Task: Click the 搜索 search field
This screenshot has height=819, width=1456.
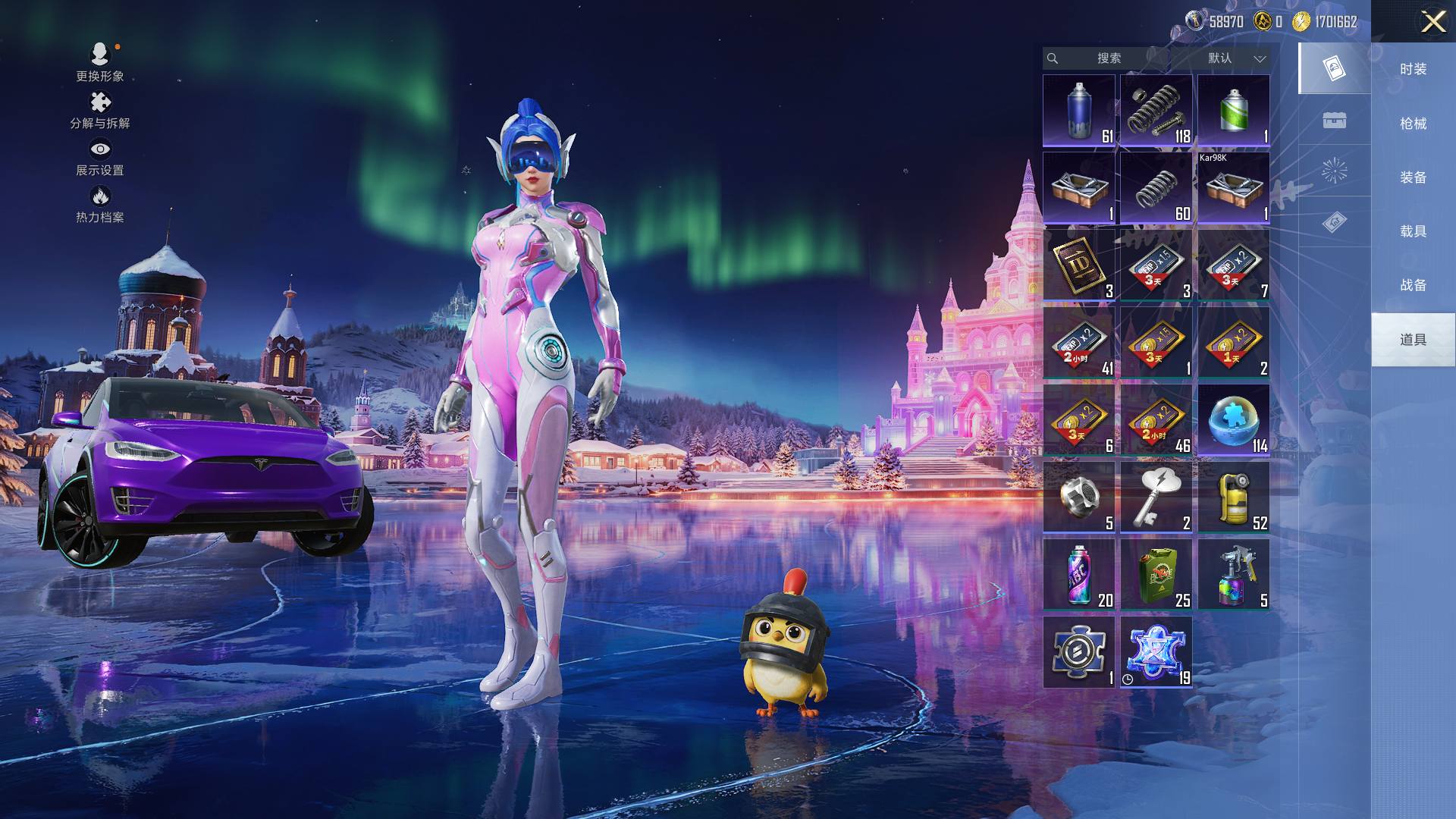Action: coord(1107,58)
